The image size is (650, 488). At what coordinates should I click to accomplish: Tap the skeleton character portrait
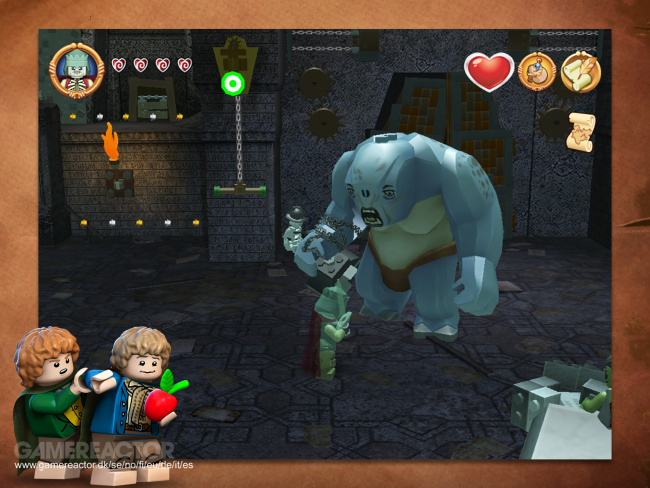point(77,69)
